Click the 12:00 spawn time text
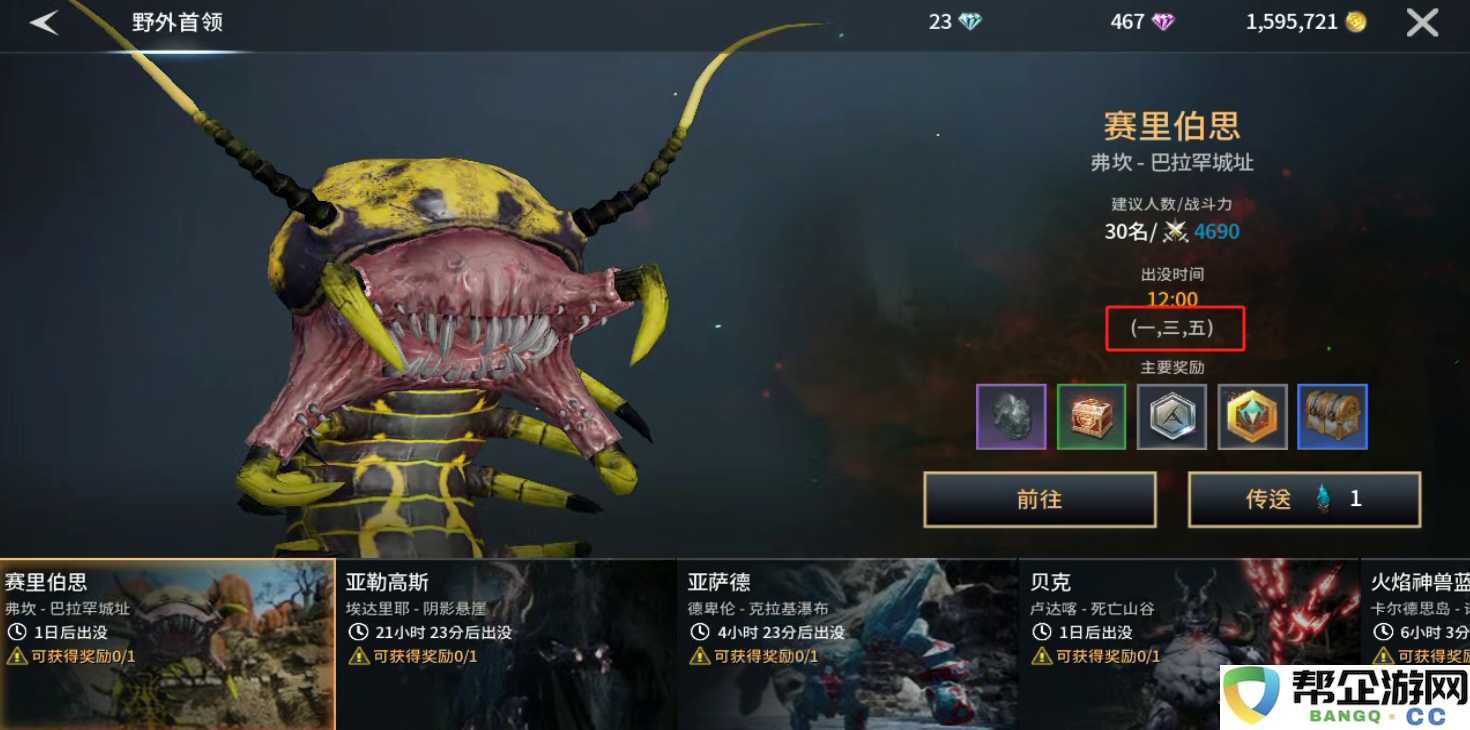The width and height of the screenshot is (1470, 730). [x=1172, y=299]
